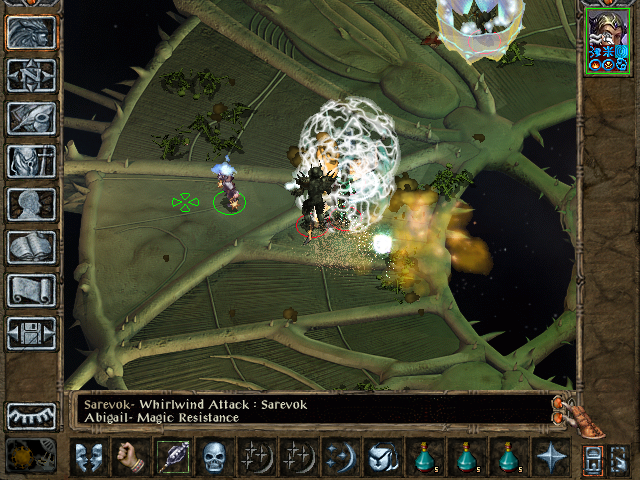Open options via the floppy disk button
Image resolution: width=640 pixels, height=480 pixels.
[31, 333]
